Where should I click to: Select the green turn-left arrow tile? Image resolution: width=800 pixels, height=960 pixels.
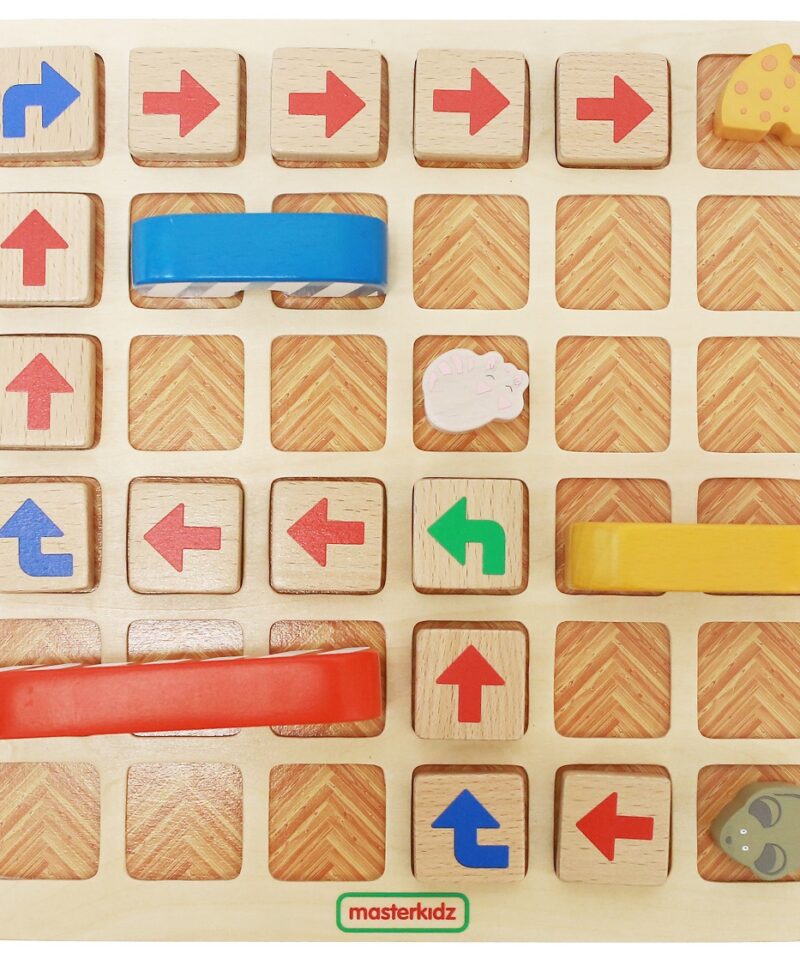point(468,535)
